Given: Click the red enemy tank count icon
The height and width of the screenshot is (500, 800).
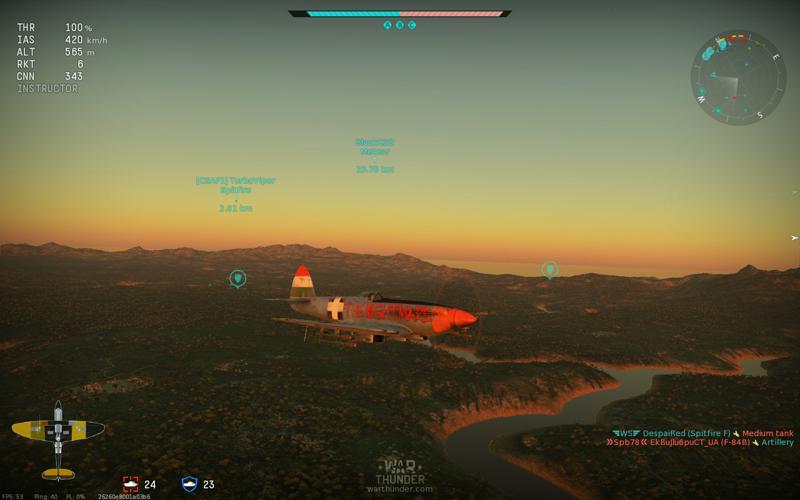Looking at the screenshot, I should 130,484.
